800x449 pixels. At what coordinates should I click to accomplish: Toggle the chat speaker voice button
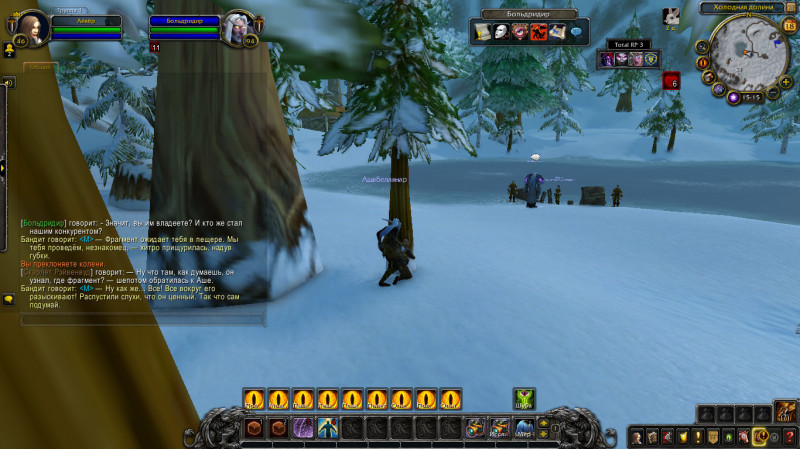(x=8, y=83)
